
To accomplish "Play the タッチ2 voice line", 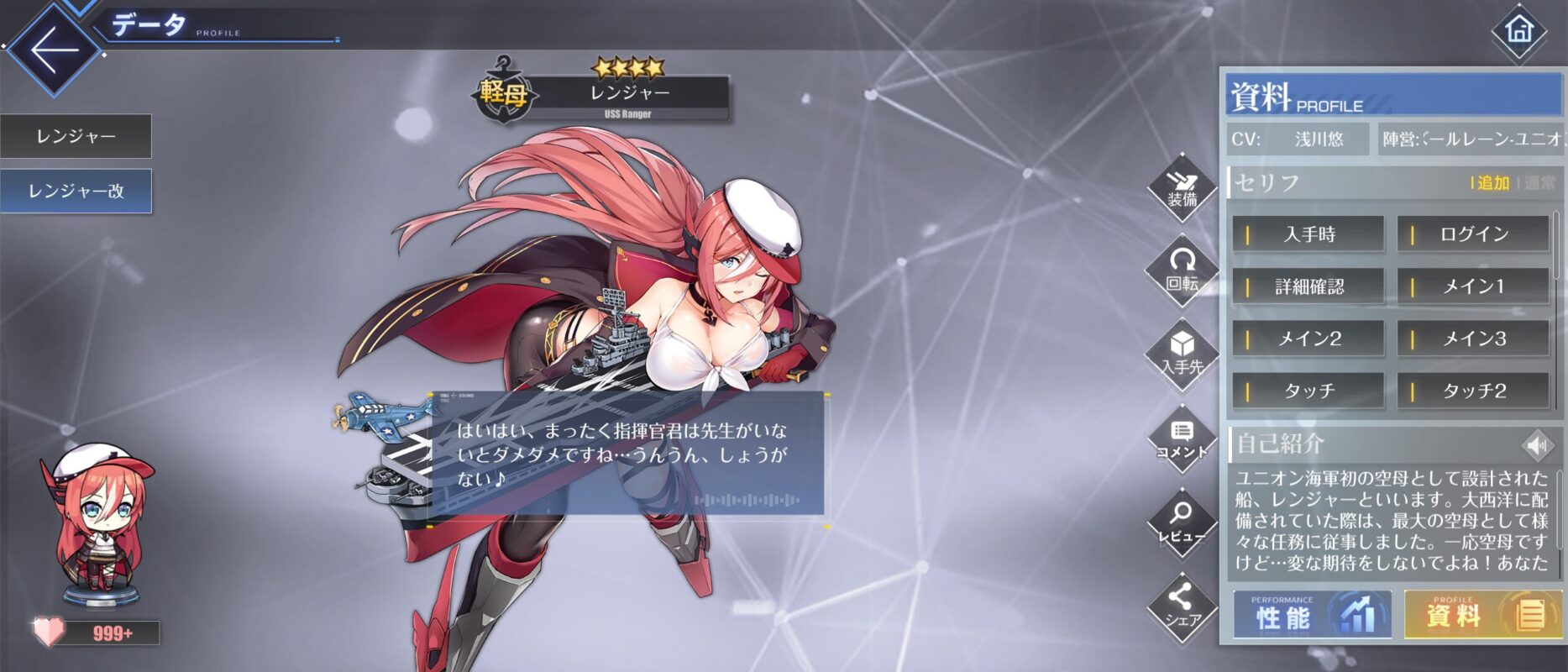I will [x=1473, y=391].
